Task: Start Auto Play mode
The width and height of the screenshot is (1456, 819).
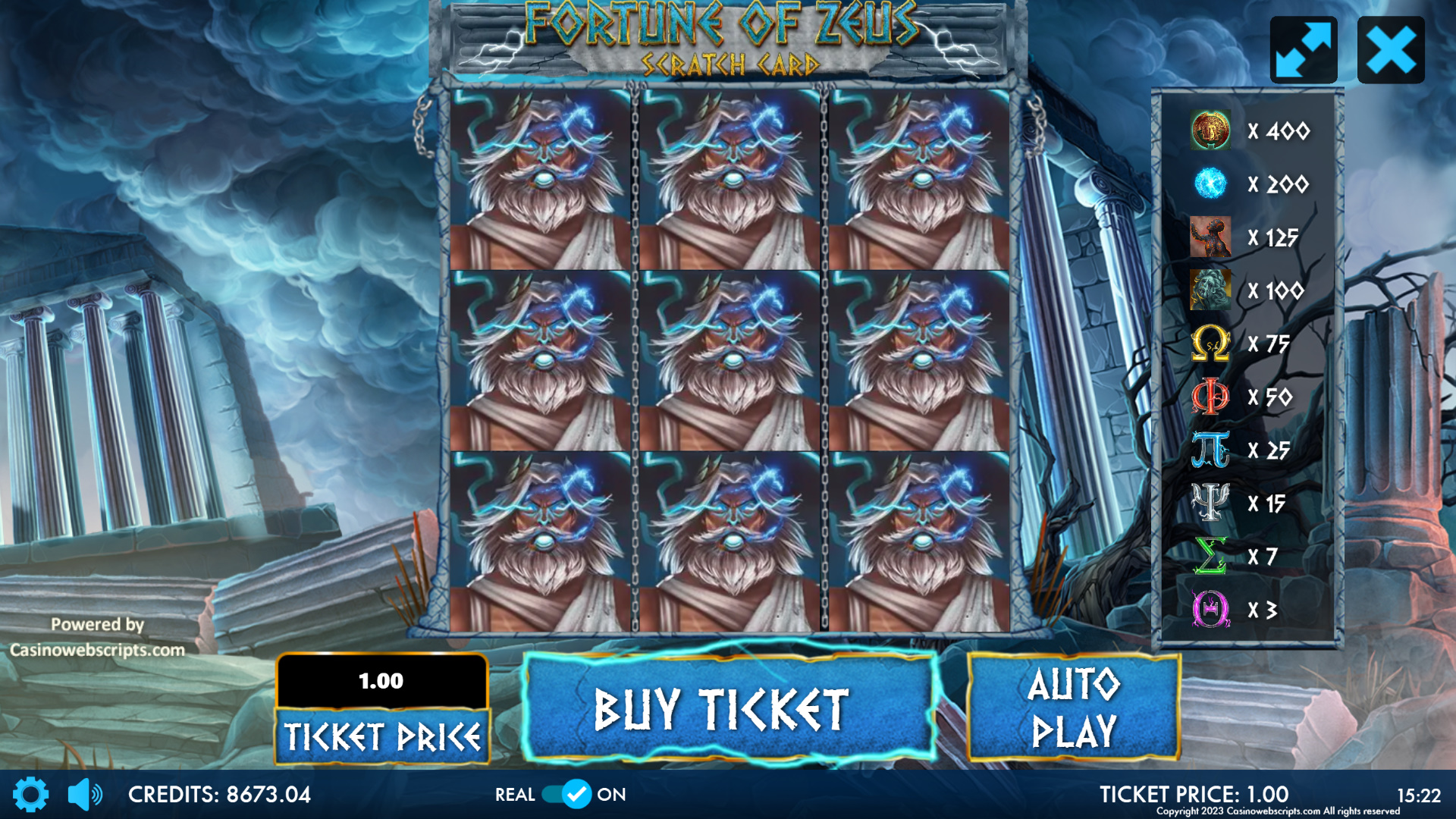Action: pos(1073,708)
